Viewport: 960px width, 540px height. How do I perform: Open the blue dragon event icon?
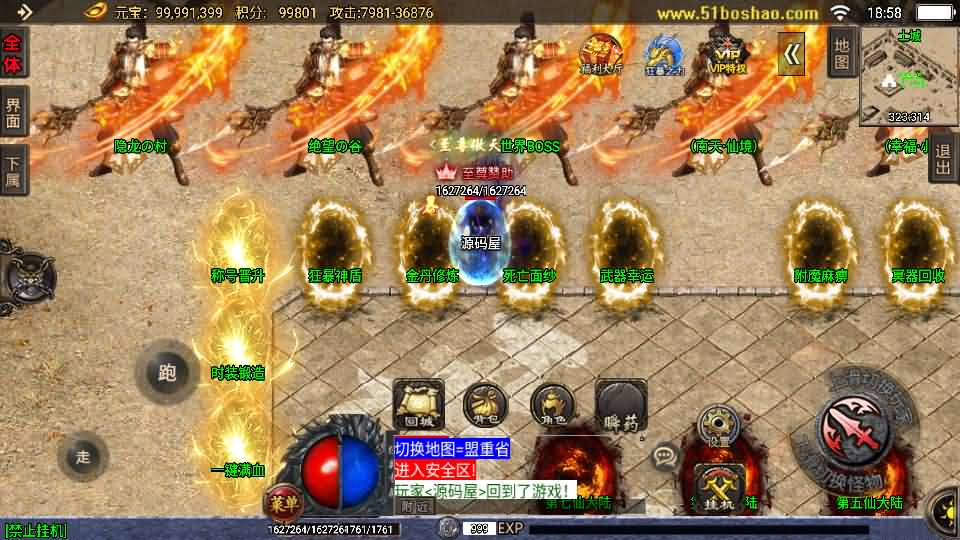tap(663, 53)
